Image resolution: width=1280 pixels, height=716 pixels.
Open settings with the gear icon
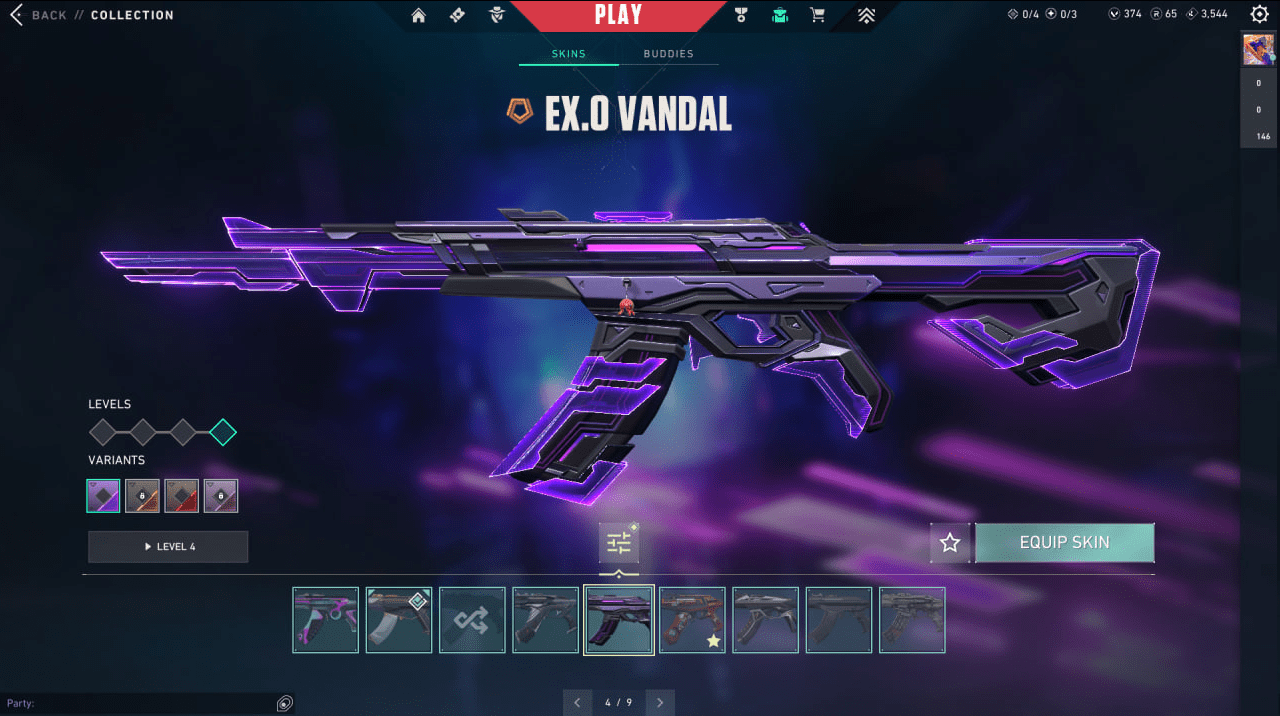pyautogui.click(x=1259, y=14)
